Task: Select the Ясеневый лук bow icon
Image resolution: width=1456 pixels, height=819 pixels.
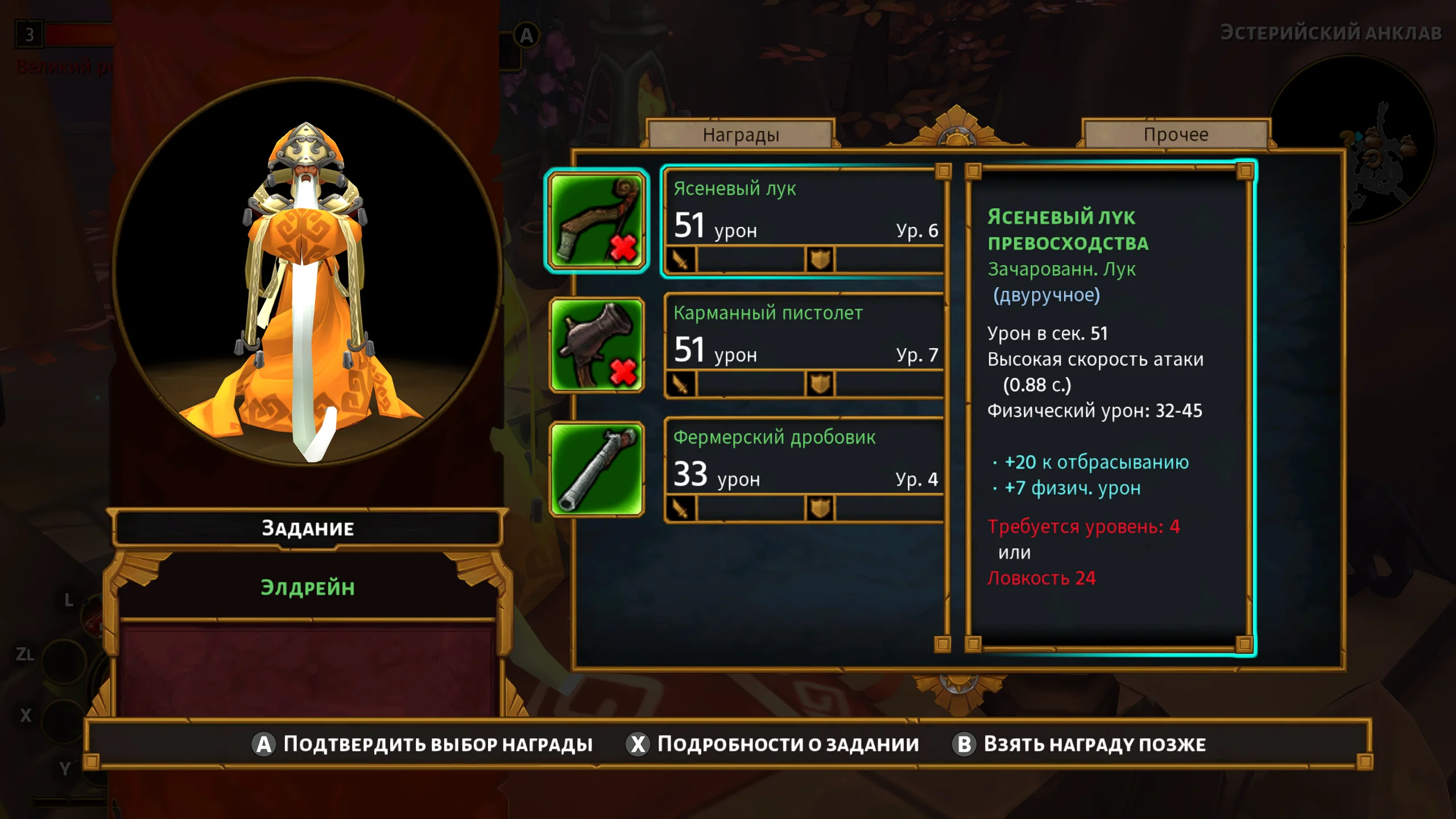Action: click(x=597, y=221)
